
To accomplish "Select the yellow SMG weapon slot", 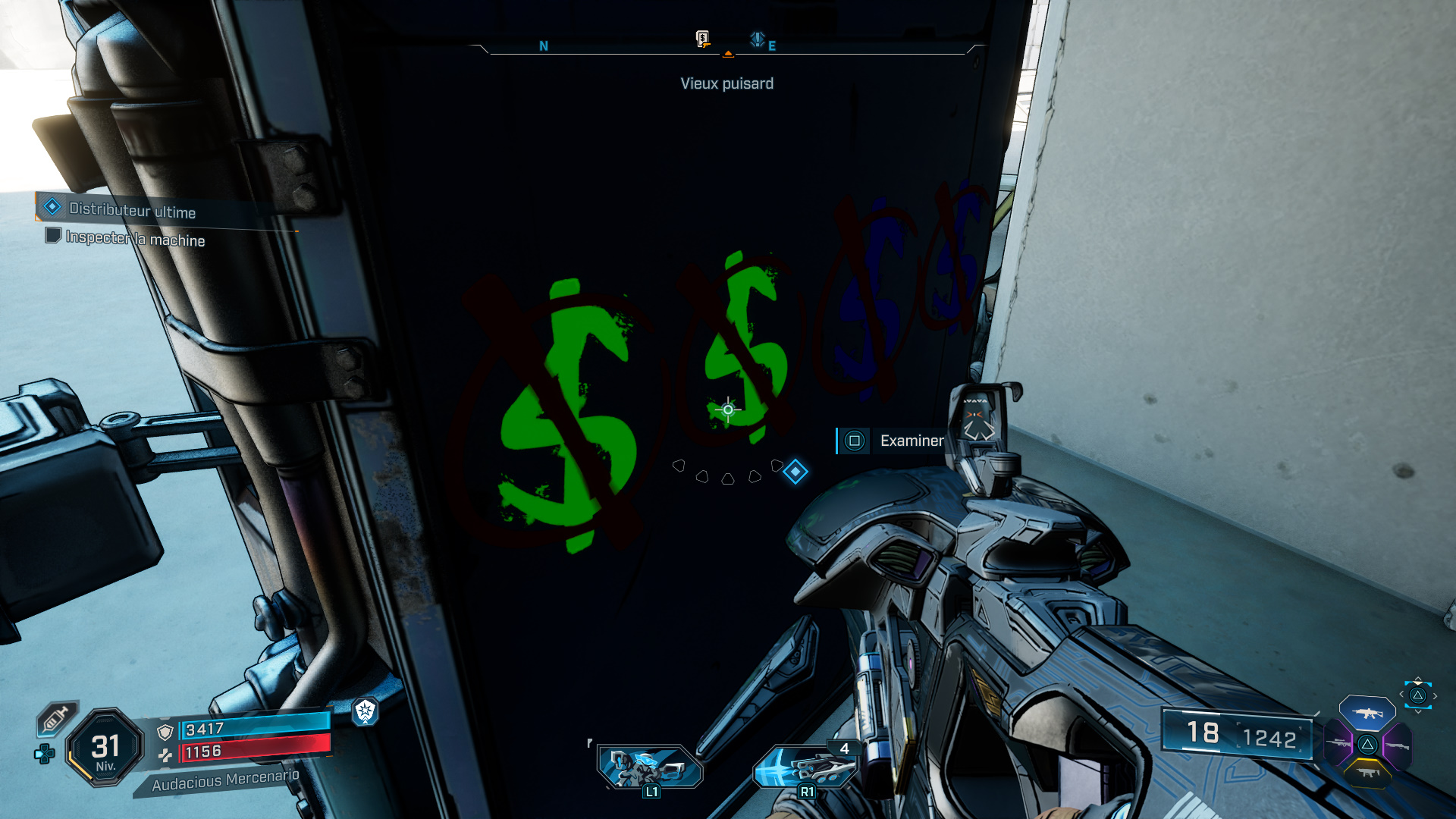I will click(1368, 773).
